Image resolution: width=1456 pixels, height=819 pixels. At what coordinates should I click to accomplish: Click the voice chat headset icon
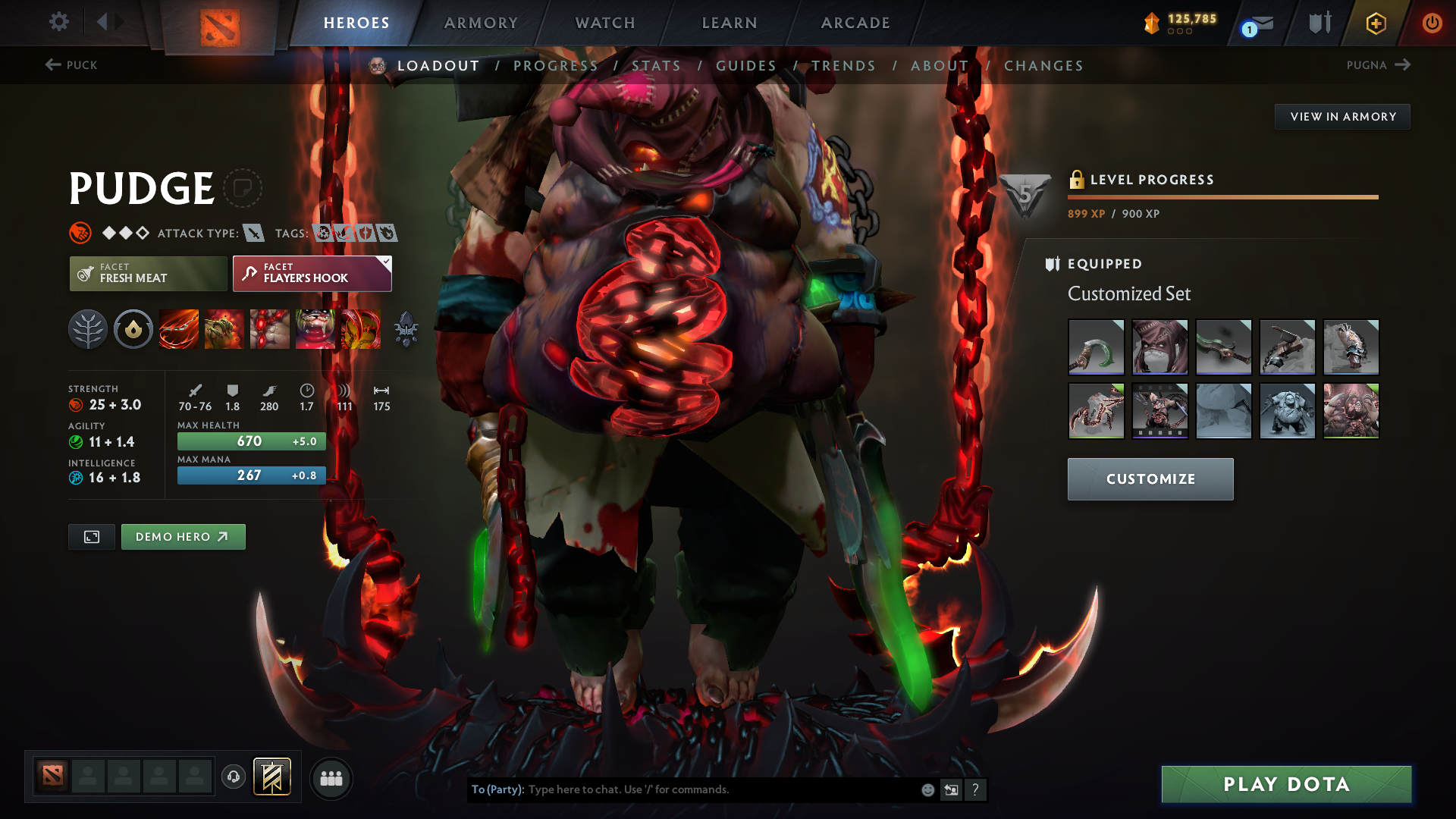(234, 778)
